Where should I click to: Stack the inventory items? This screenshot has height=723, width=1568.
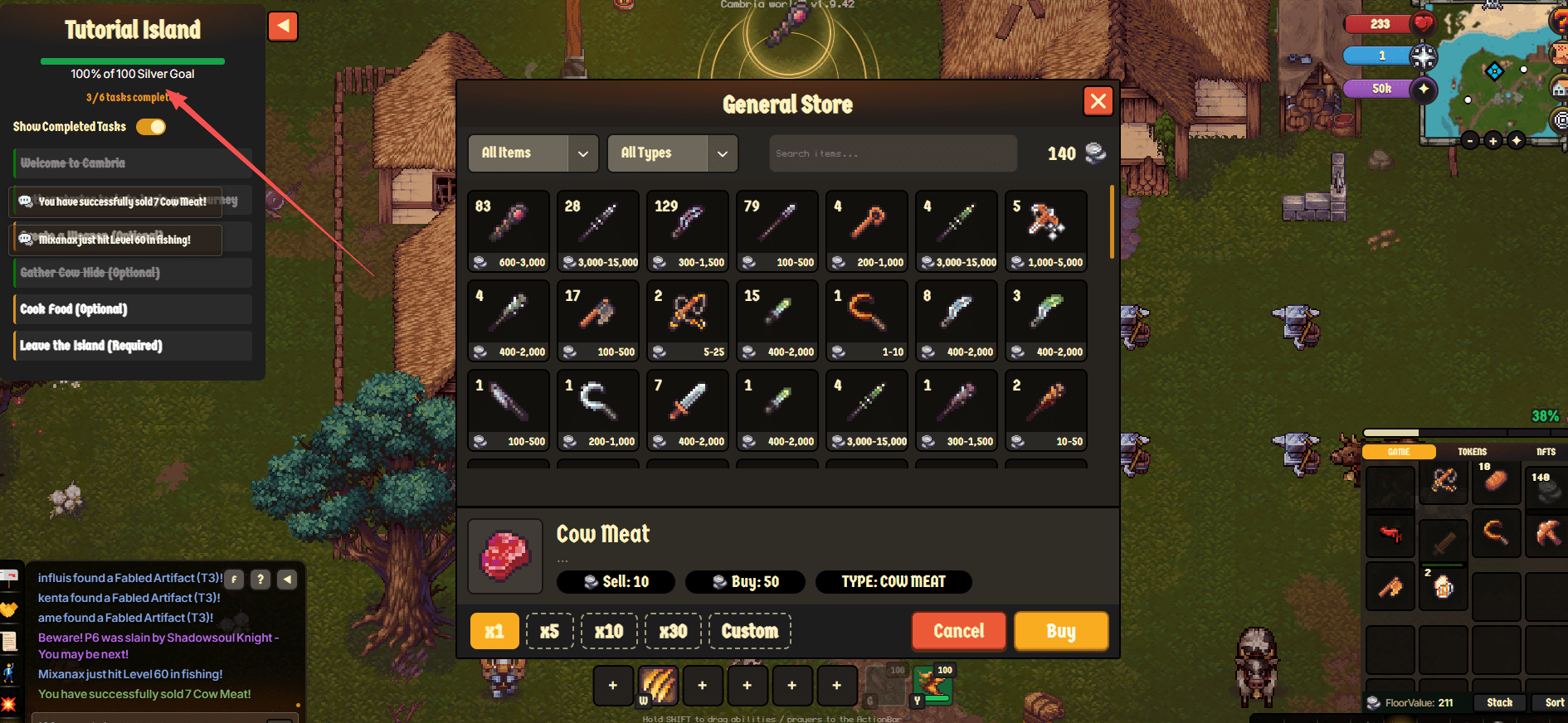tap(1499, 702)
